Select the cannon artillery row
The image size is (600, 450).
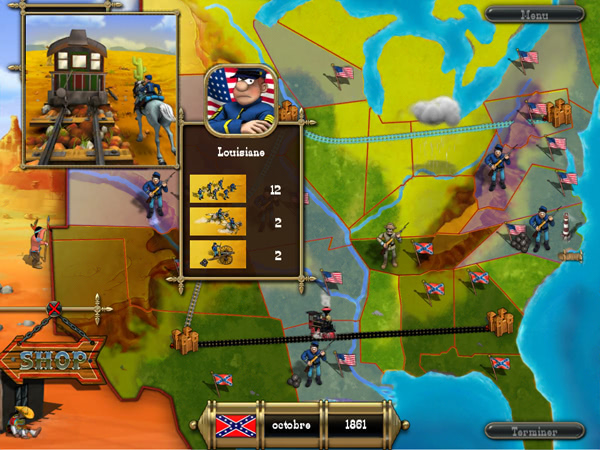coord(218,254)
